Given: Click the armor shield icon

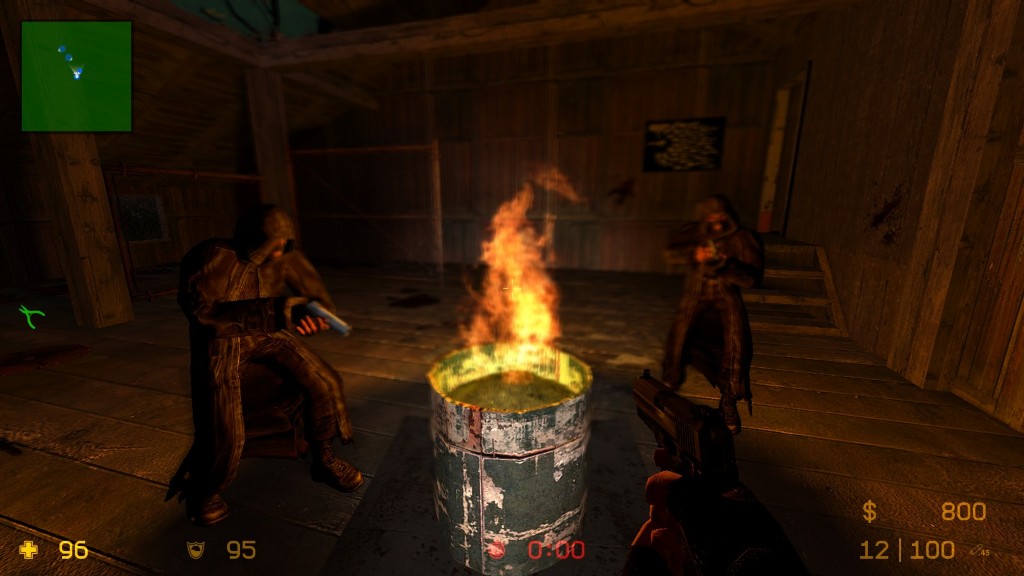Looking at the screenshot, I should [195, 549].
